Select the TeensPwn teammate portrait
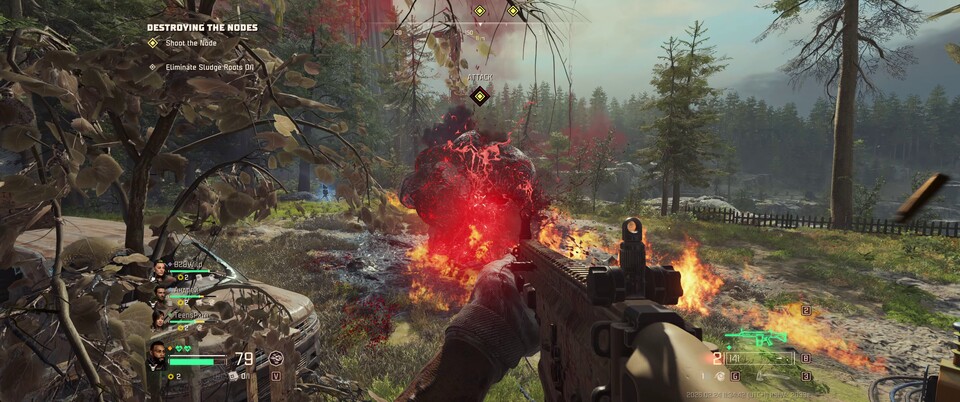Image resolution: width=960 pixels, height=402 pixels. click(159, 318)
